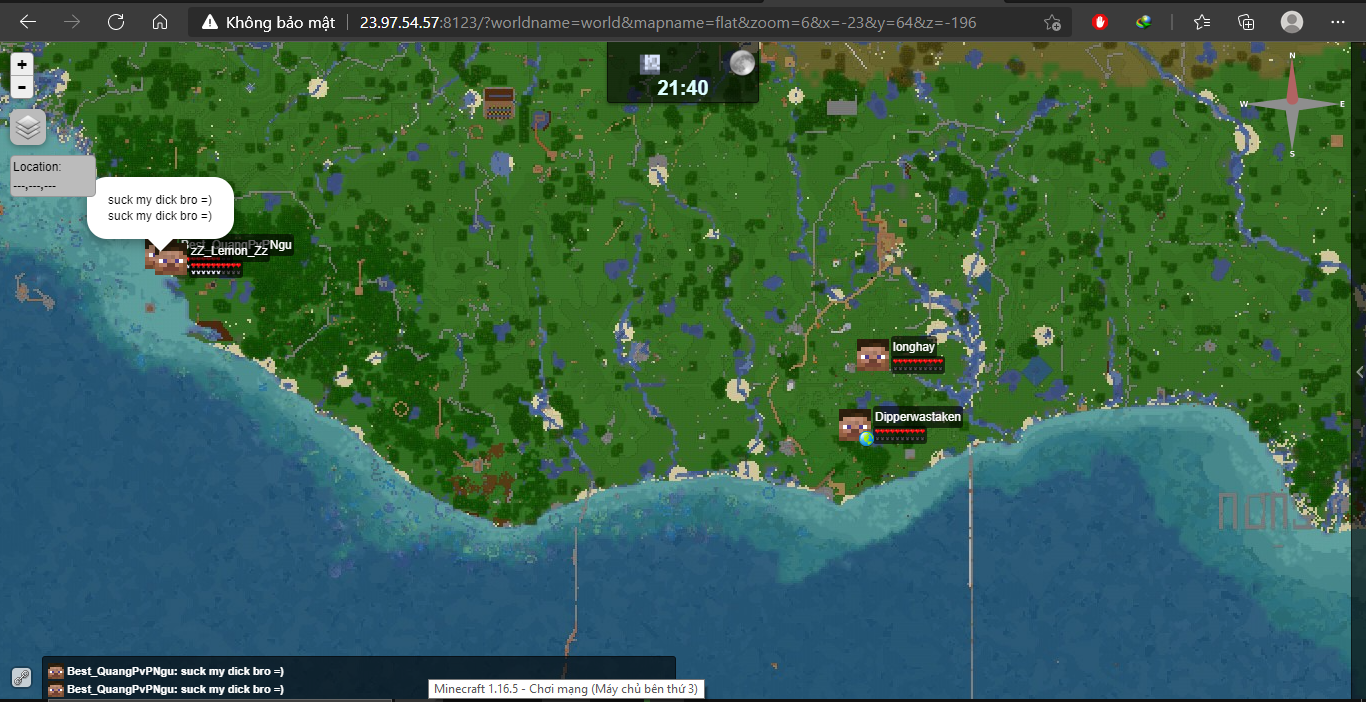Click the compass rose
This screenshot has width=1366, height=702.
1291,105
